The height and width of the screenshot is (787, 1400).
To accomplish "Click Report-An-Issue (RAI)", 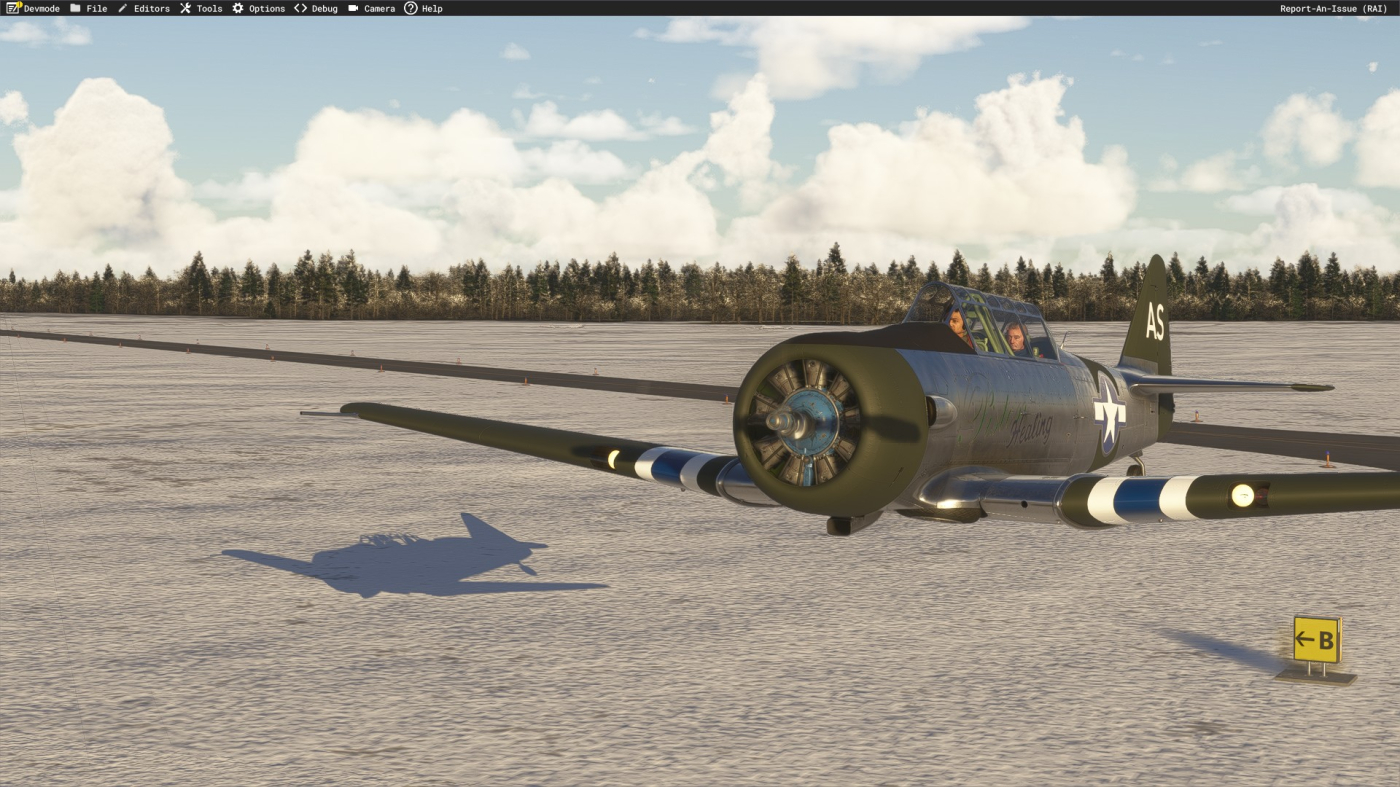I will click(x=1332, y=8).
